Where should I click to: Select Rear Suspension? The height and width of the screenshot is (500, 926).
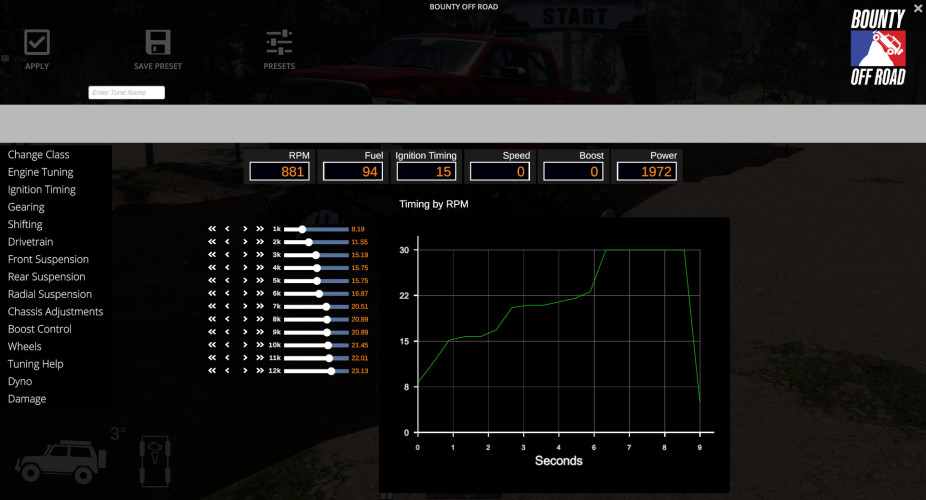click(x=47, y=277)
